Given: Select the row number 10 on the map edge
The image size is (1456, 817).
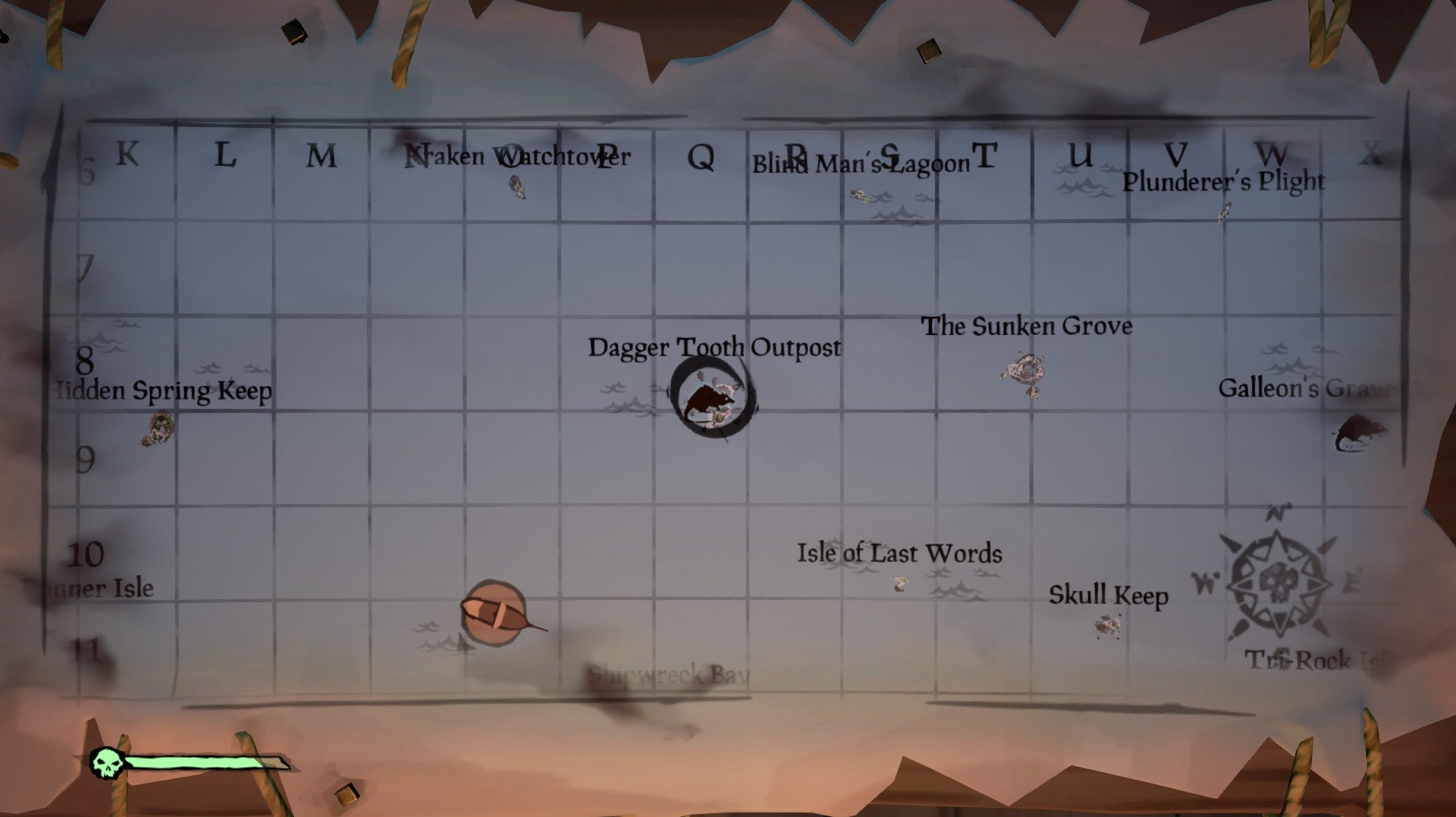Looking at the screenshot, I should pos(85,555).
